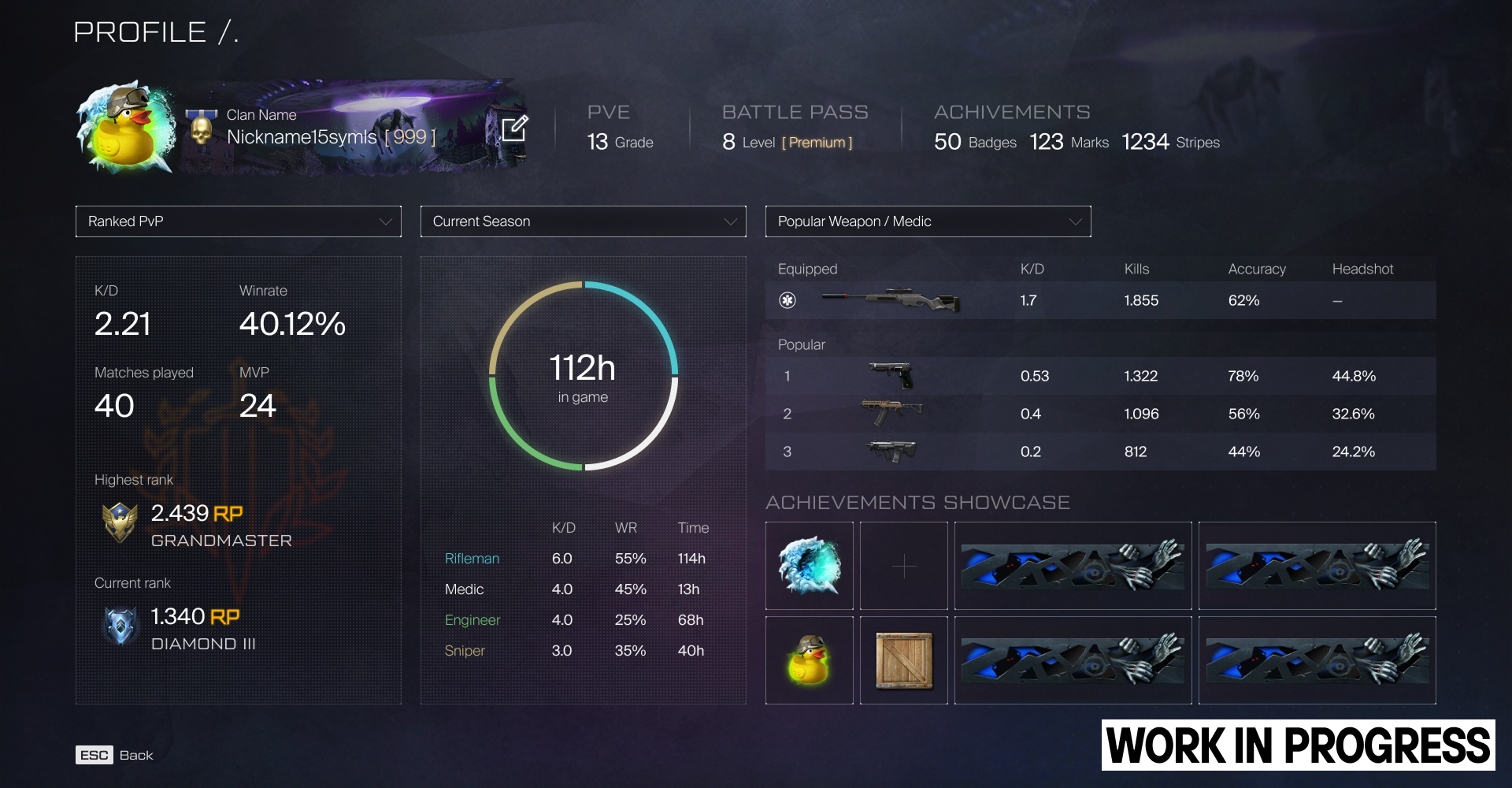Expand the Current Season dropdown
This screenshot has height=788, width=1512.
click(x=583, y=221)
